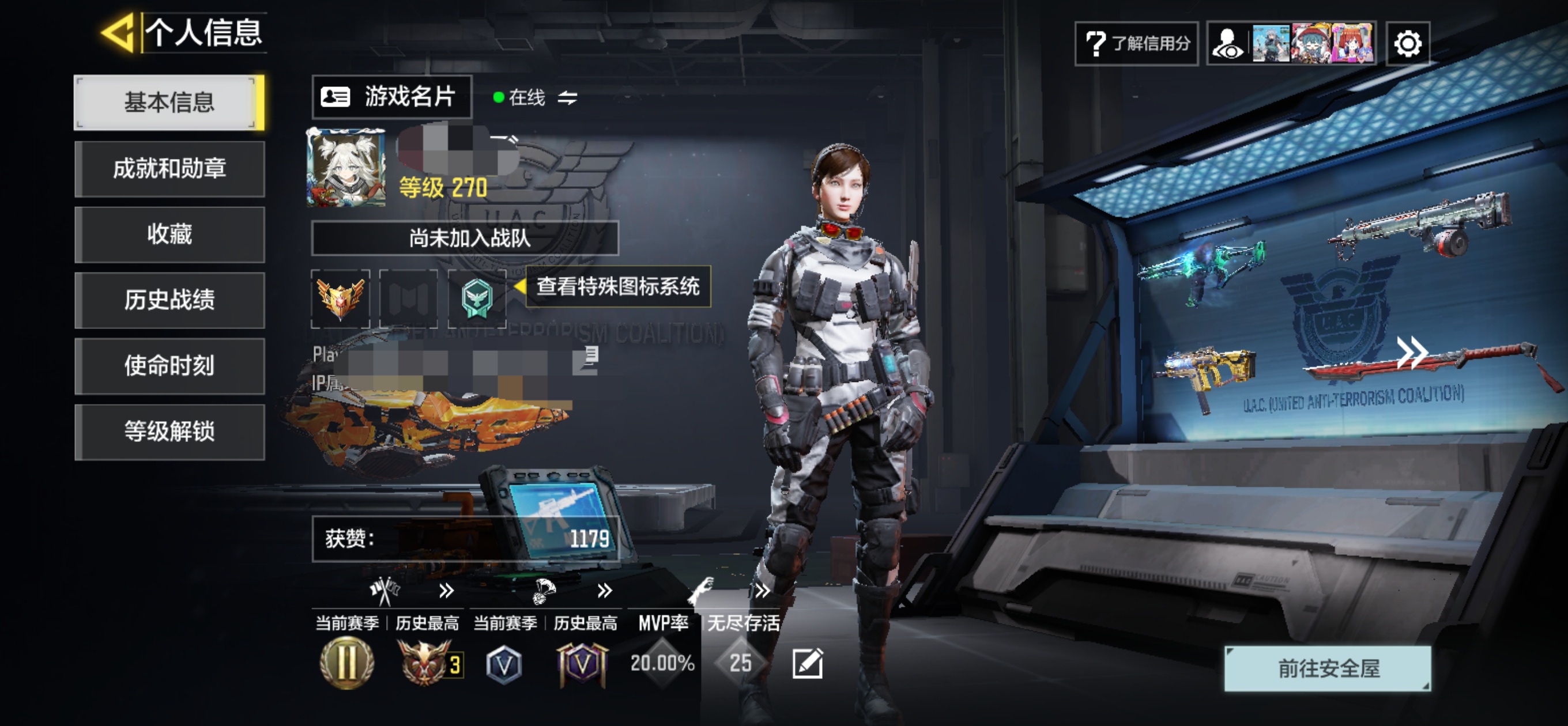View 历史战绩 tab
1568x726 pixels.
coord(169,300)
